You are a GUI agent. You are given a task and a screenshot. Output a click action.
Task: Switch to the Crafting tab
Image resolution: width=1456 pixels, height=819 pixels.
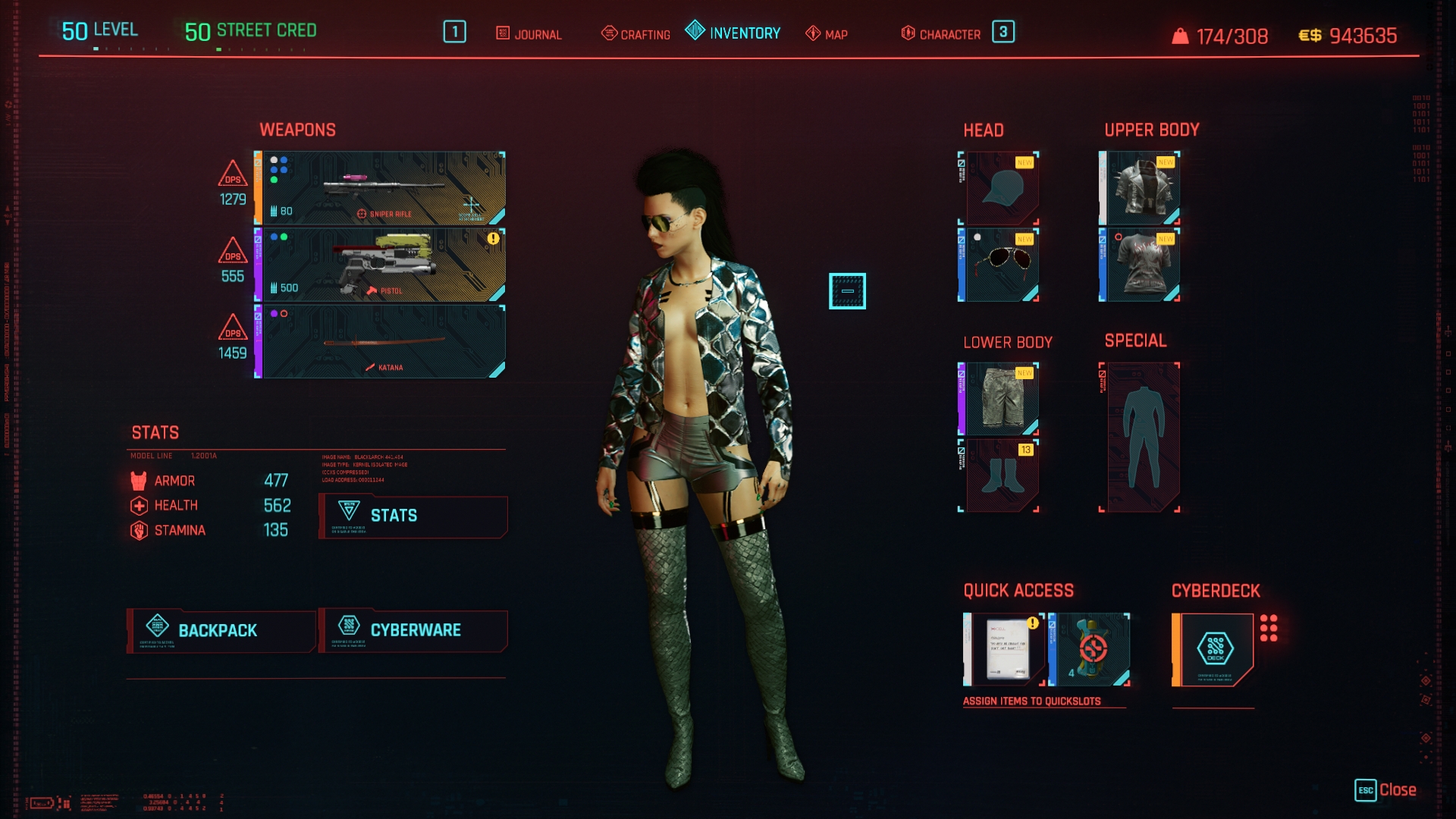(x=635, y=34)
